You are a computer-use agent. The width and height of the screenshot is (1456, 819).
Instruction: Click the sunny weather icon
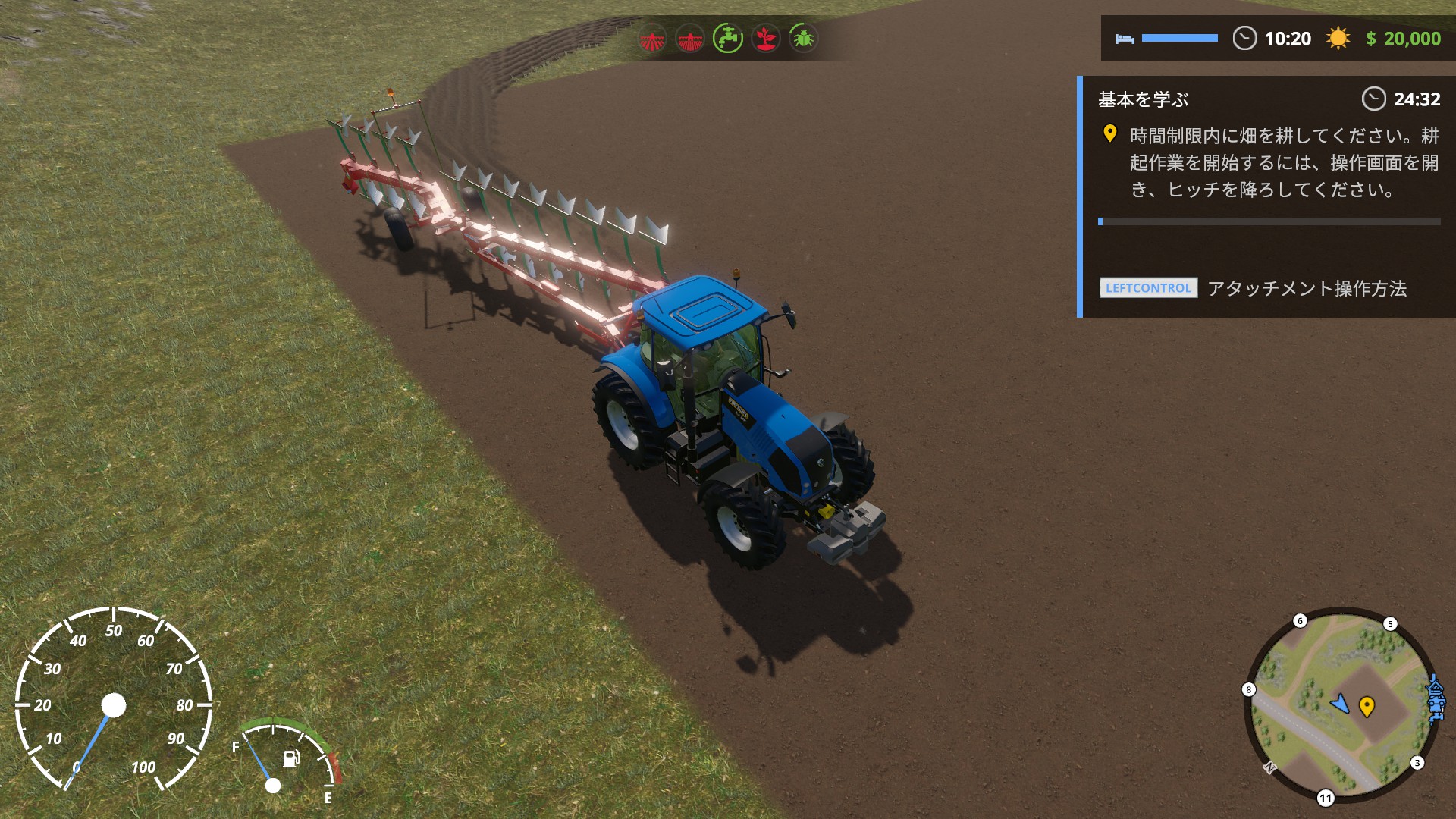pyautogui.click(x=1338, y=38)
